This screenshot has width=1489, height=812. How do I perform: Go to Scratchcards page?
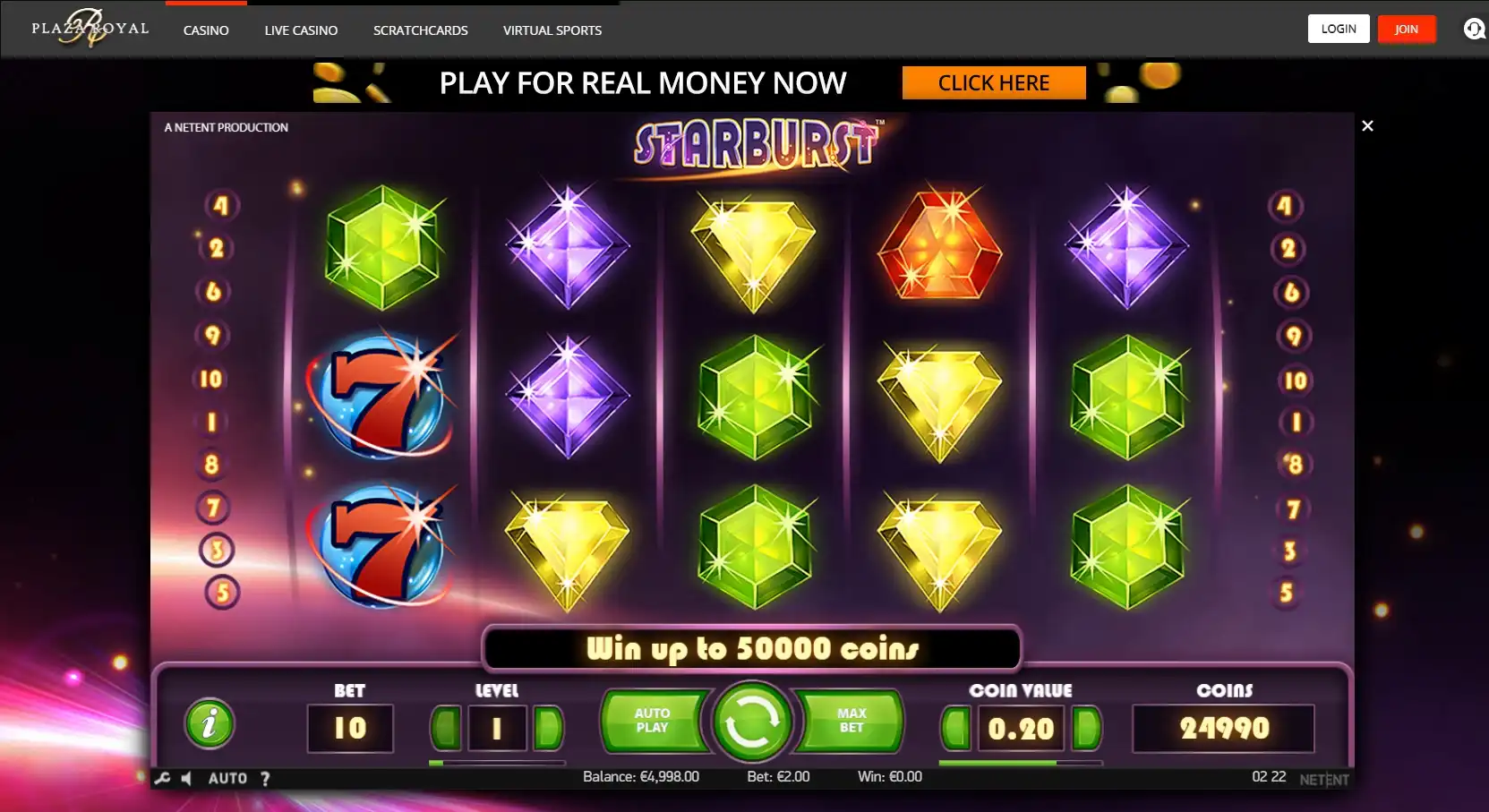click(x=420, y=30)
